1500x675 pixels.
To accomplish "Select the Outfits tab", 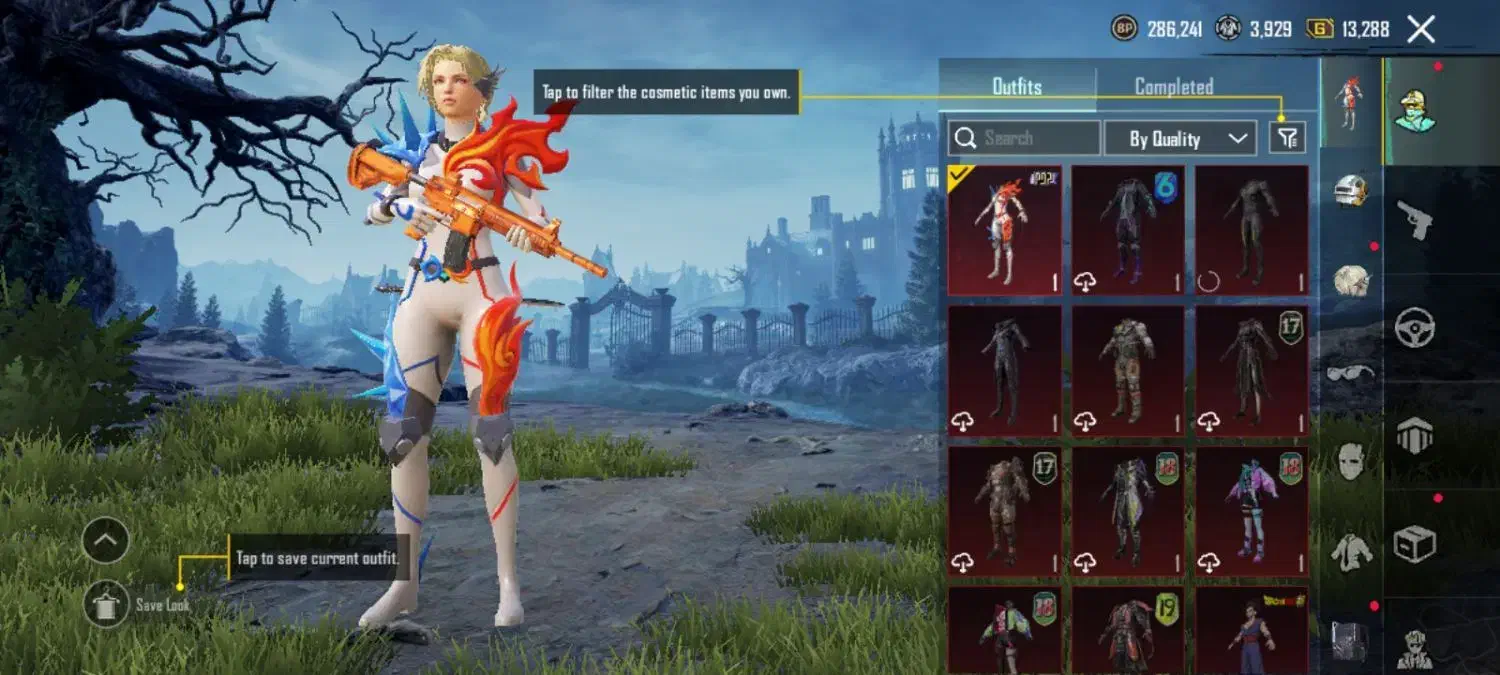I will 1017,87.
